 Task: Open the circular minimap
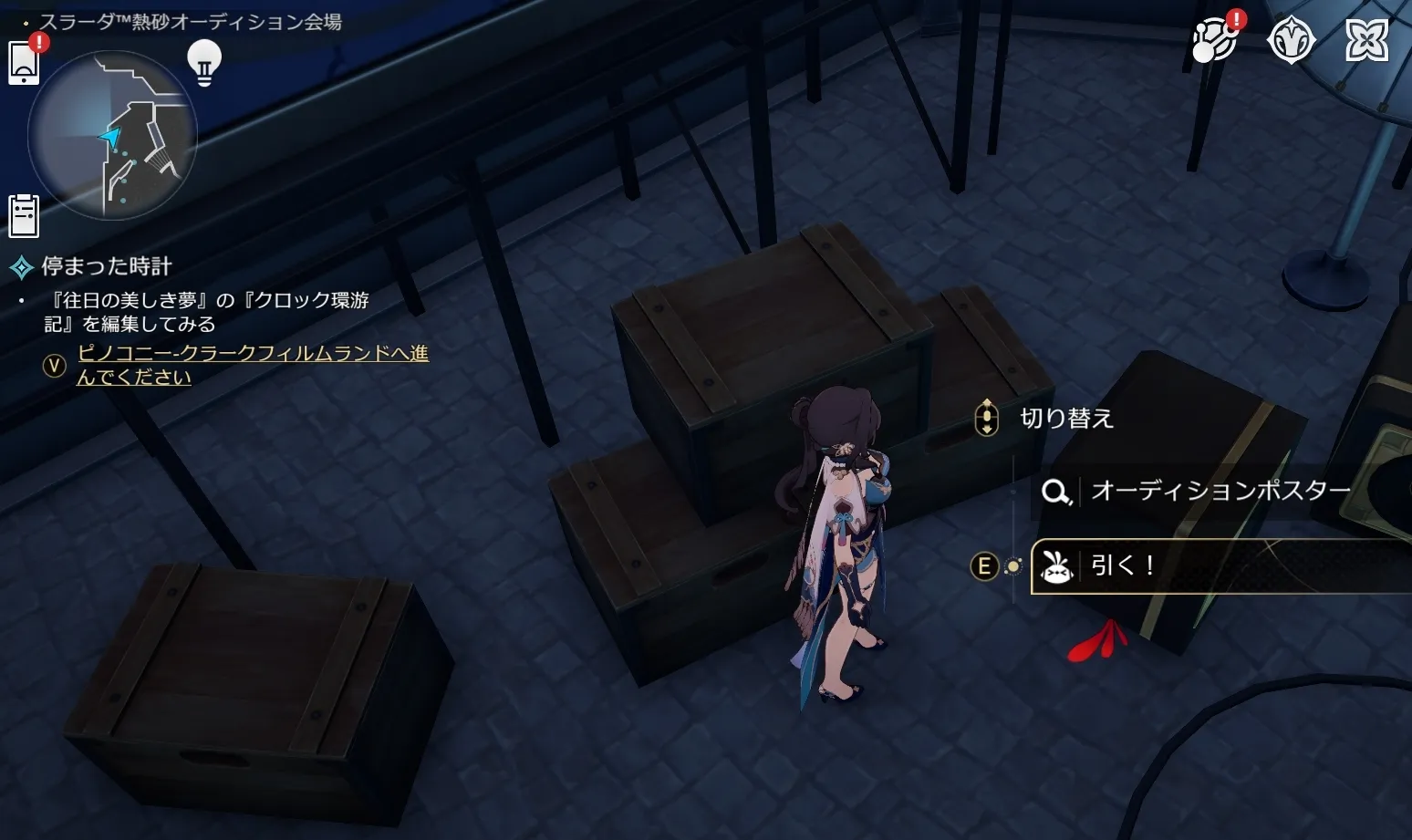pyautogui.click(x=112, y=135)
